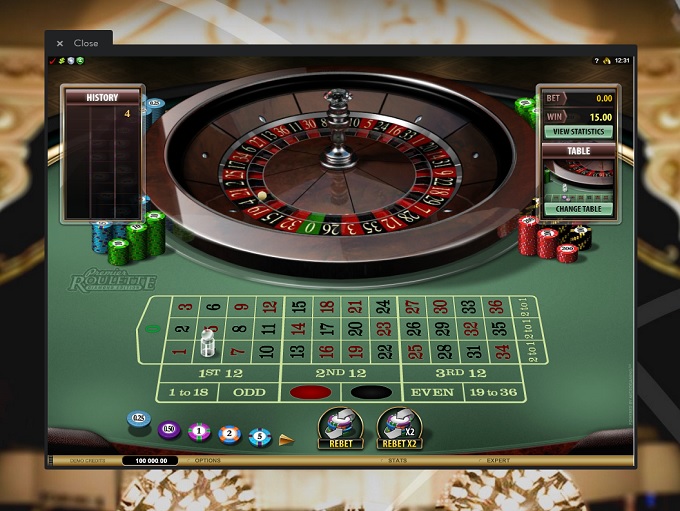Image resolution: width=680 pixels, height=511 pixels.
Task: Open the View Statistics panel
Action: 578,131
